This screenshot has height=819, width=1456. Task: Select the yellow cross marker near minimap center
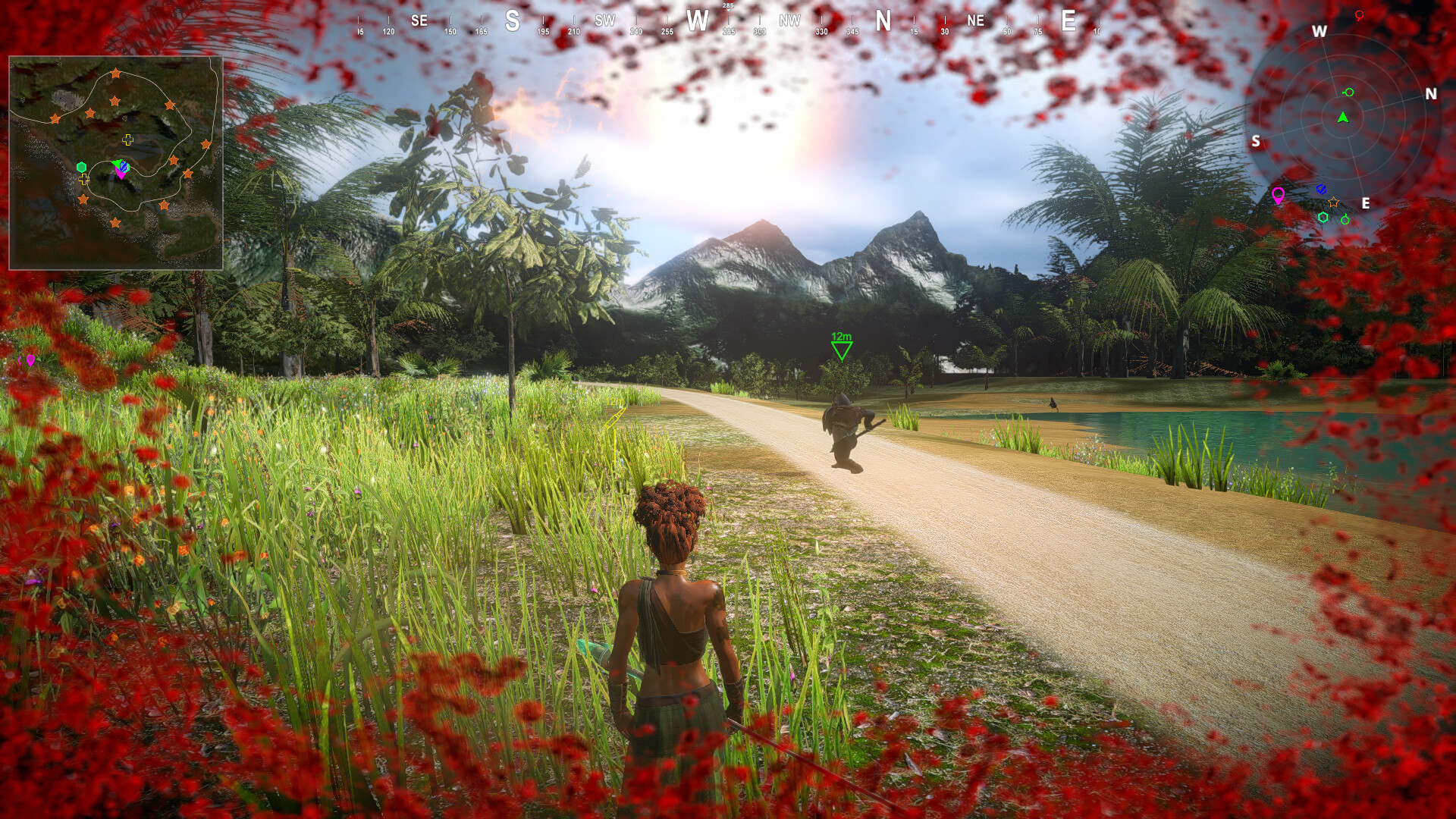point(127,140)
